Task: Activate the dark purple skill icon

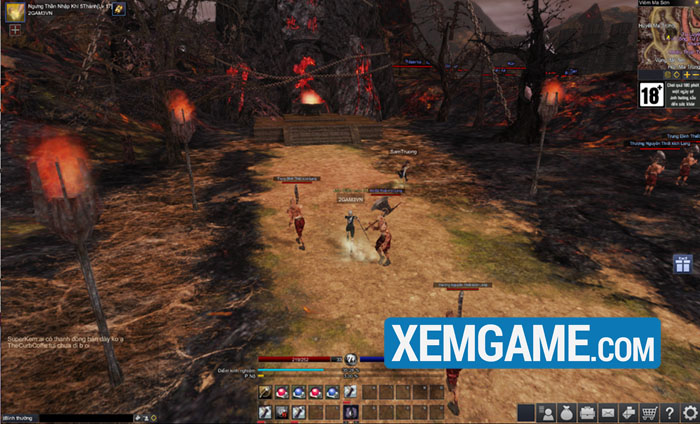Action: [350, 411]
